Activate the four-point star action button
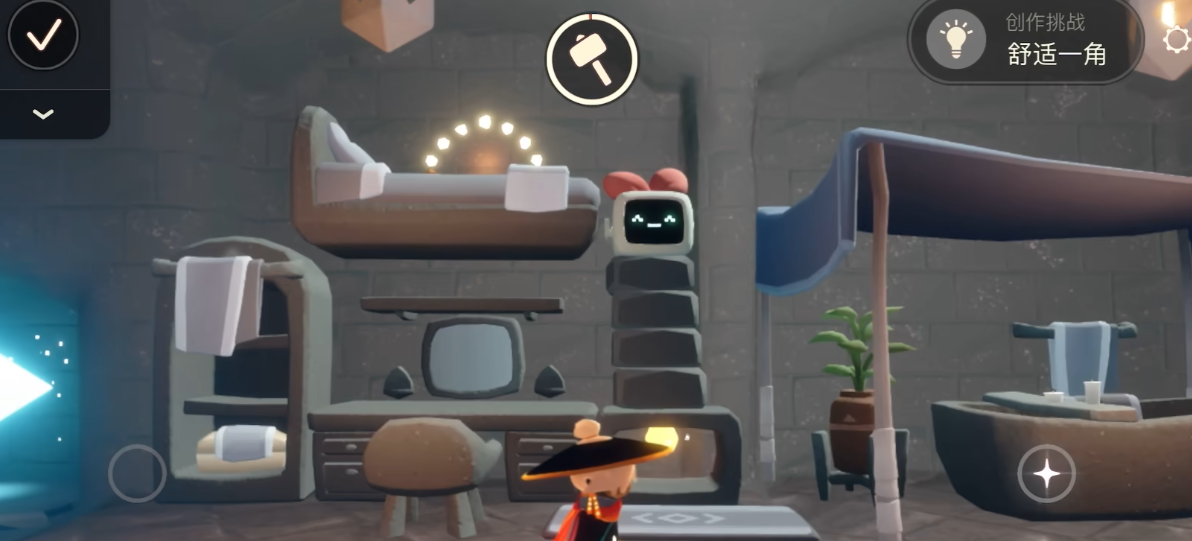Screen dimensions: 1192x541 tap(1046, 473)
